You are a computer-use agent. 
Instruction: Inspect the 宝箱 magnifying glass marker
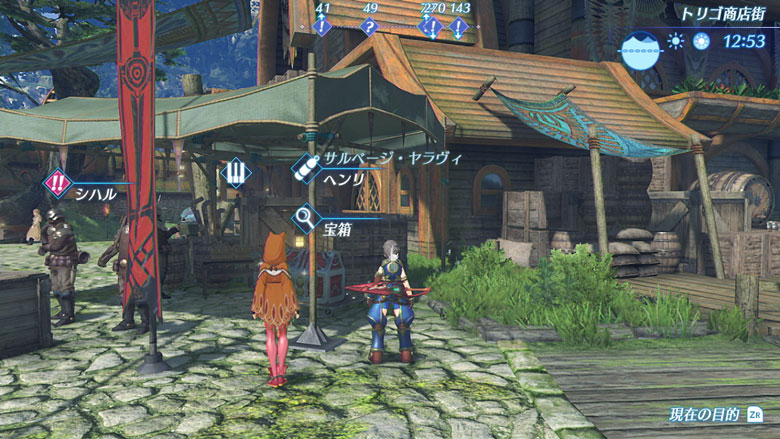(x=306, y=215)
